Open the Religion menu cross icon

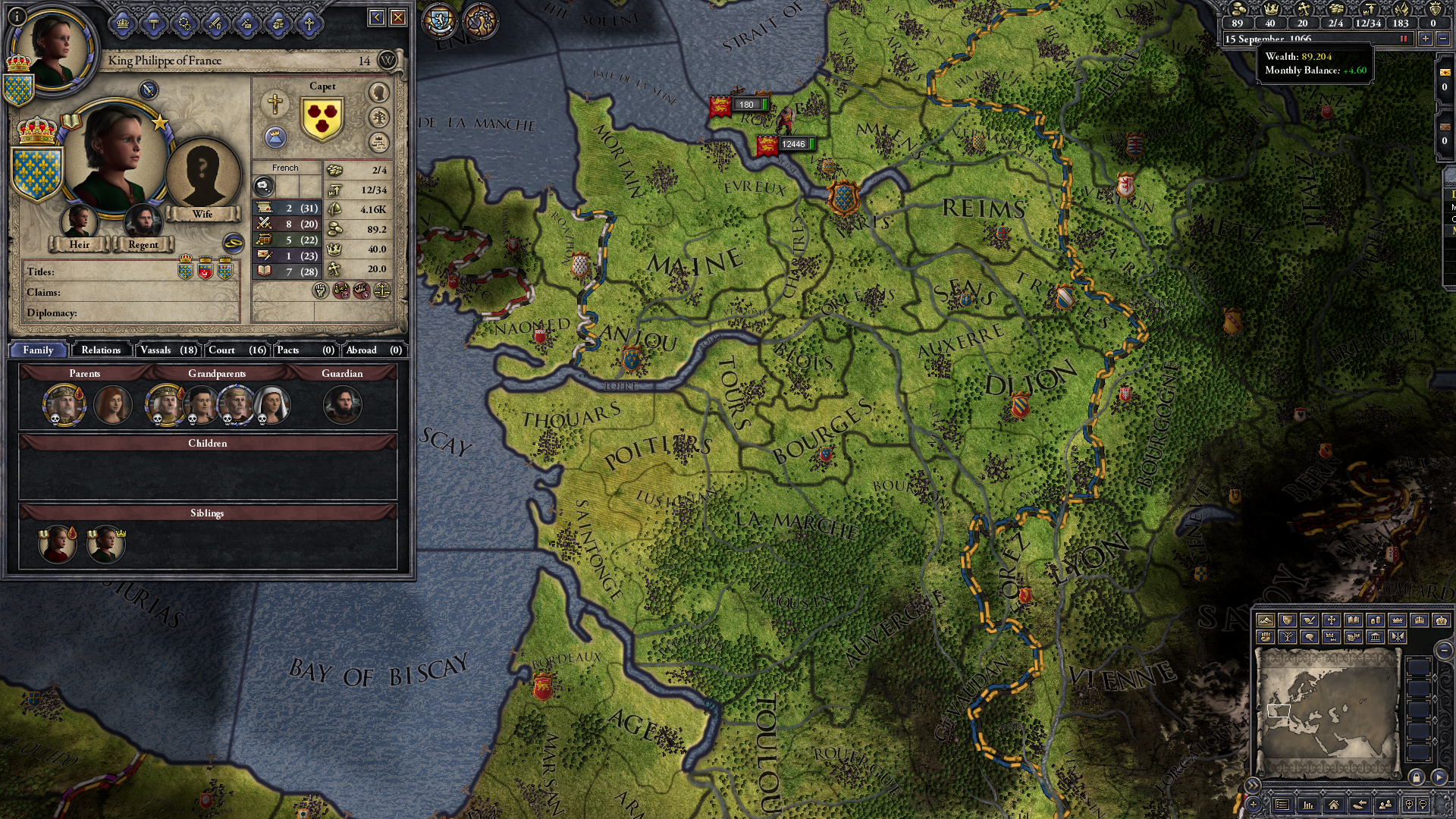click(x=309, y=24)
